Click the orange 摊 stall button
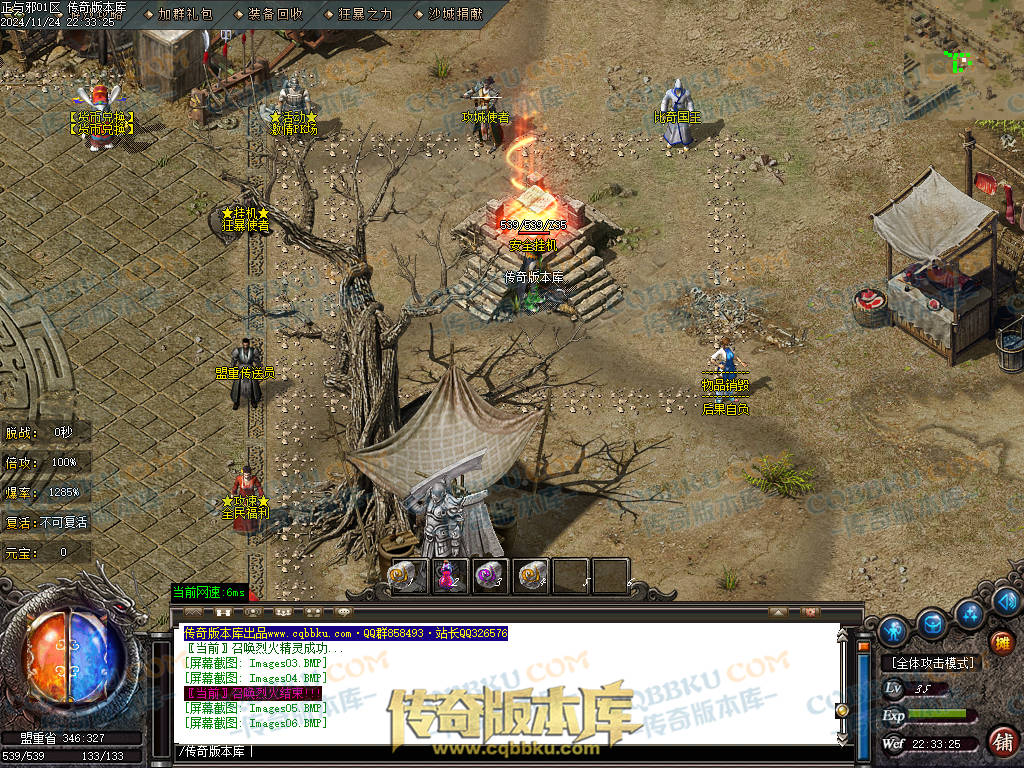1024x768 pixels. click(1001, 643)
